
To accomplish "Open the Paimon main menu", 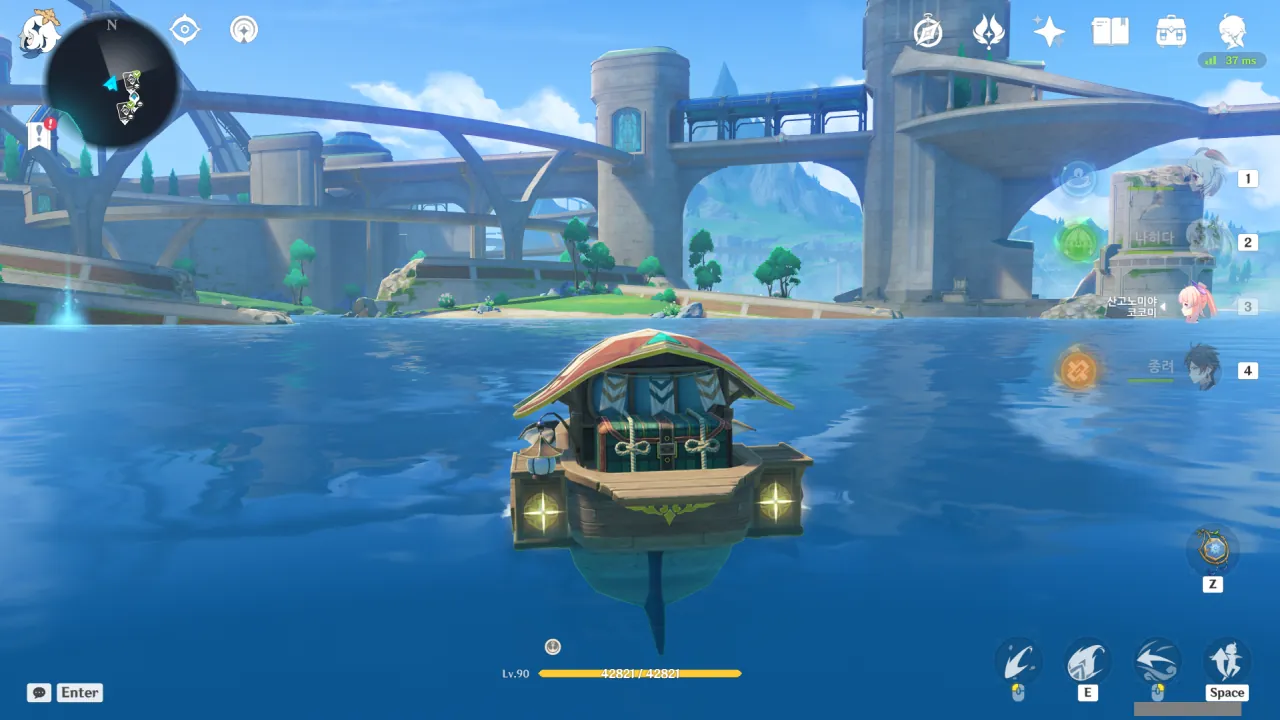I will [x=40, y=30].
